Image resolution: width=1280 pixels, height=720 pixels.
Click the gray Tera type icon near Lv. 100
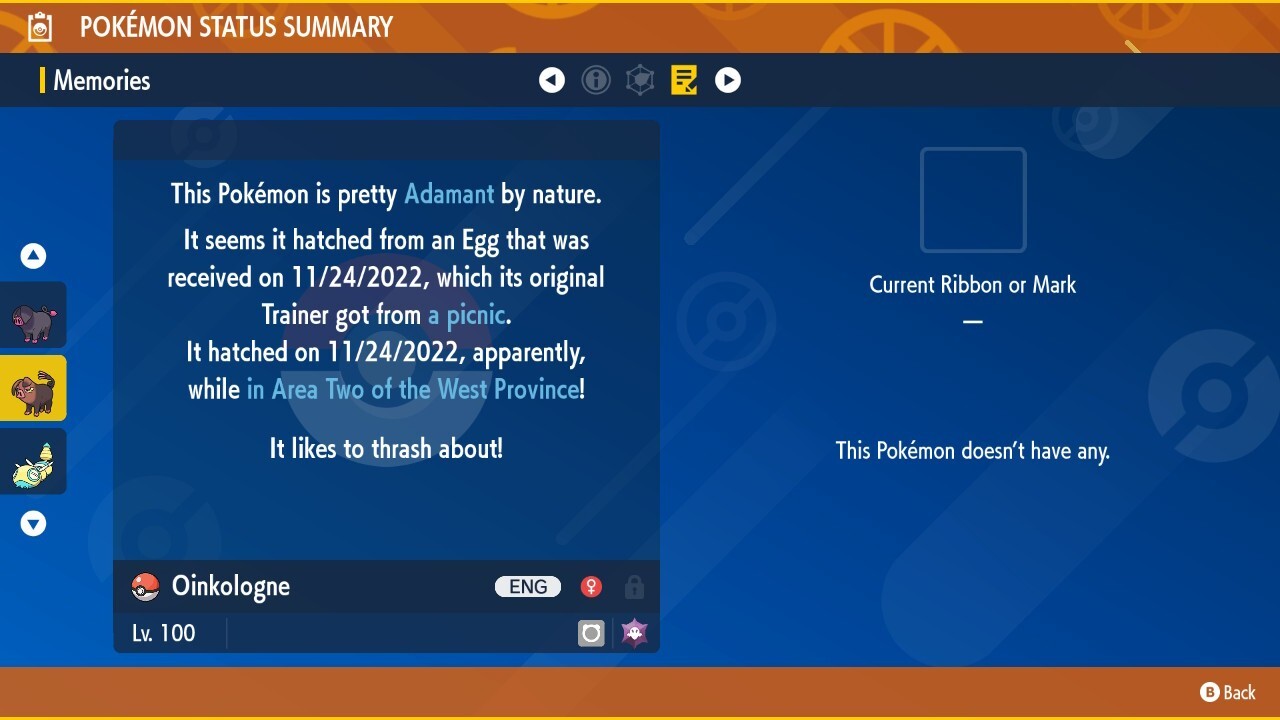coord(590,633)
